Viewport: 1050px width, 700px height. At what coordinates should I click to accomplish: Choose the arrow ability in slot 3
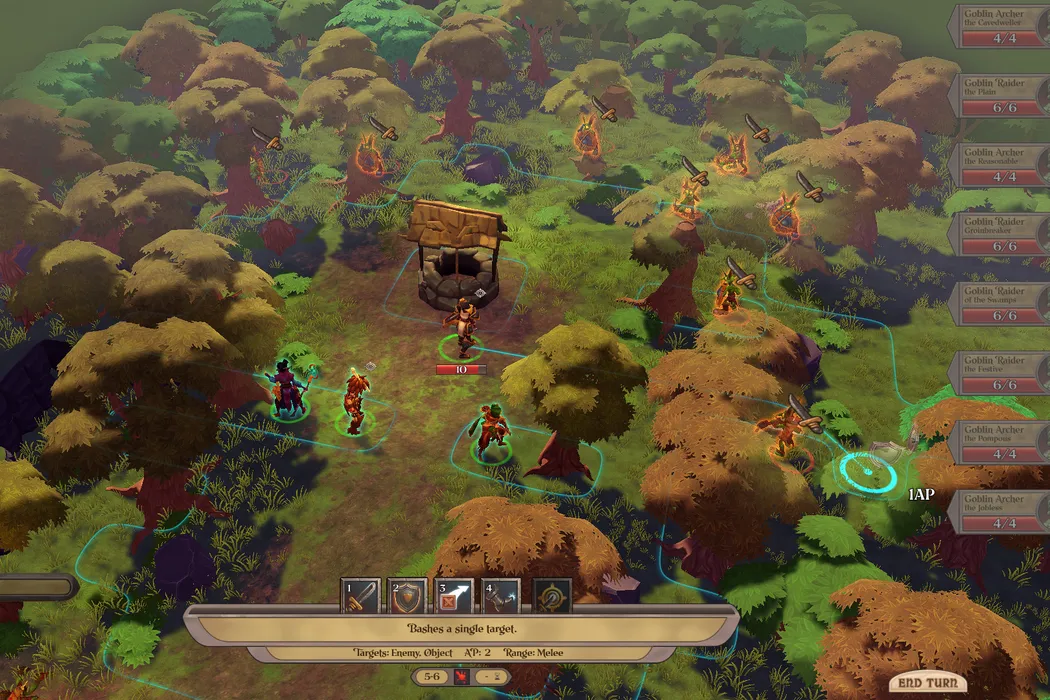pyautogui.click(x=454, y=597)
